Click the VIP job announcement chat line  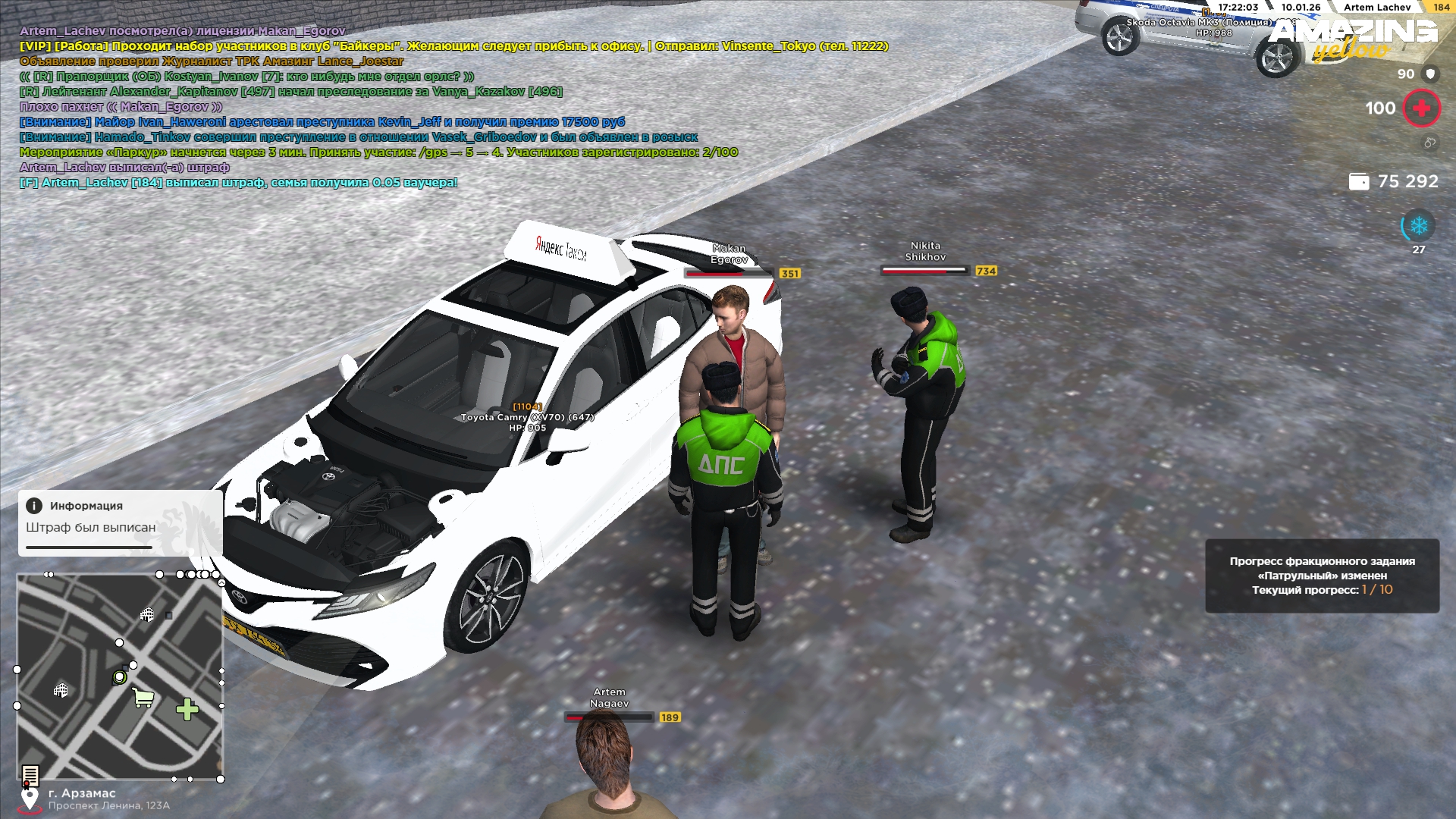pyautogui.click(x=453, y=46)
